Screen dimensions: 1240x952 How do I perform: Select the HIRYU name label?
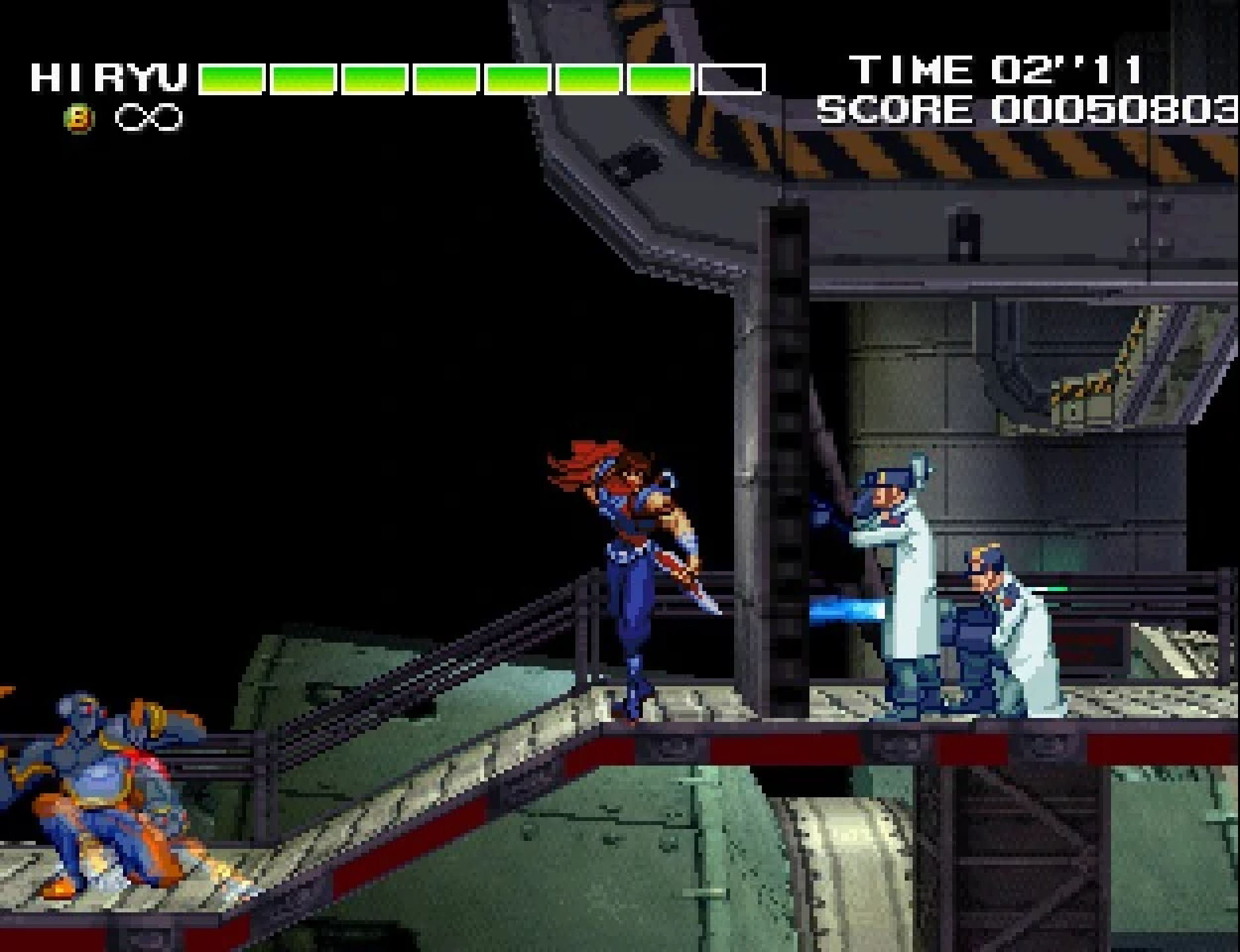(x=109, y=77)
